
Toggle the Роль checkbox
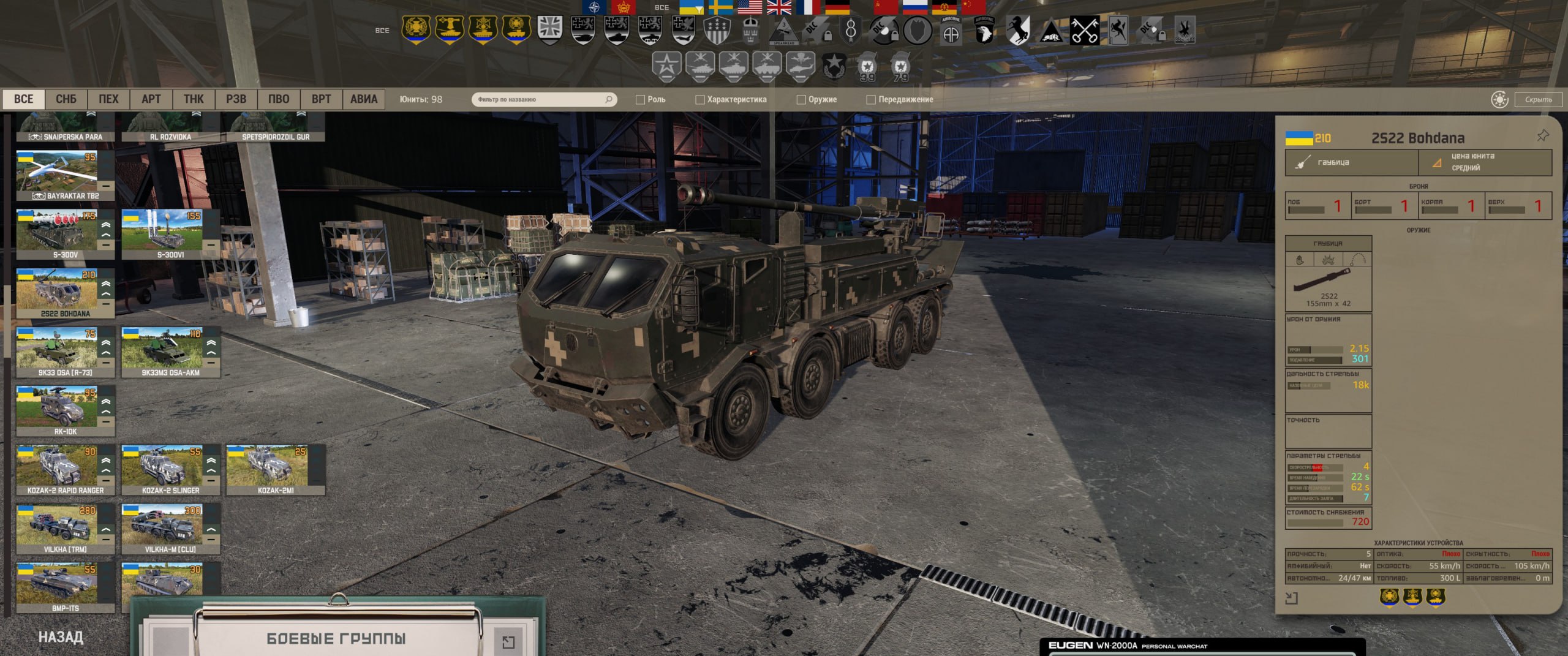(640, 100)
